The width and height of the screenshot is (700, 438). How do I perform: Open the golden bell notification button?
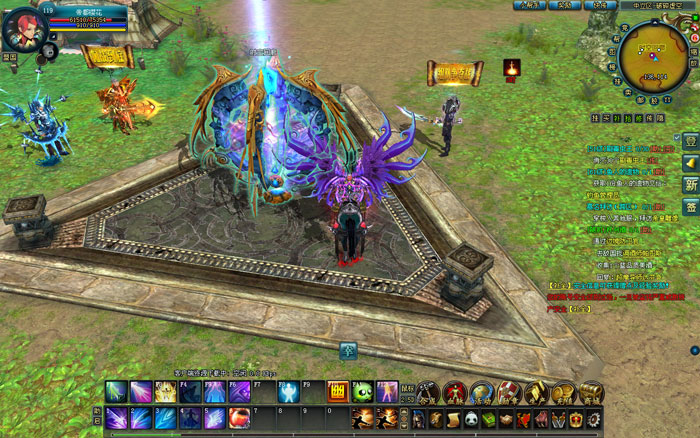point(690,162)
